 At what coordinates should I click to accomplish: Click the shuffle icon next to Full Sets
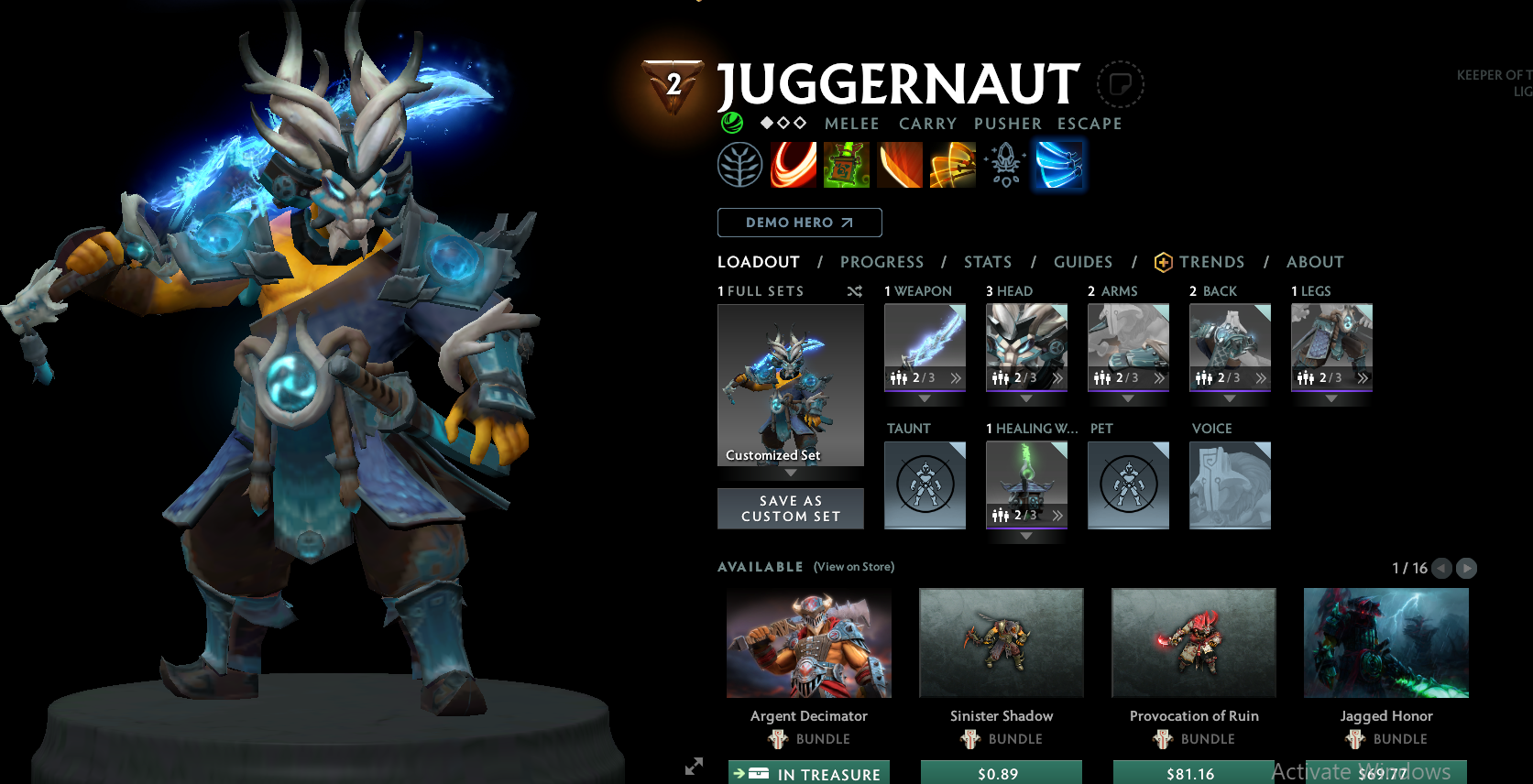[x=855, y=291]
